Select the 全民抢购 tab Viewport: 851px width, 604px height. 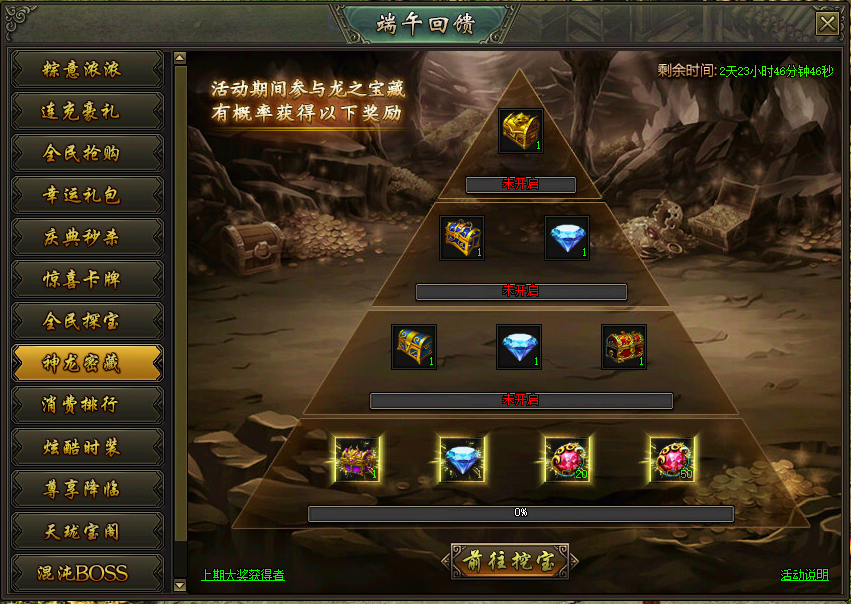pos(87,153)
